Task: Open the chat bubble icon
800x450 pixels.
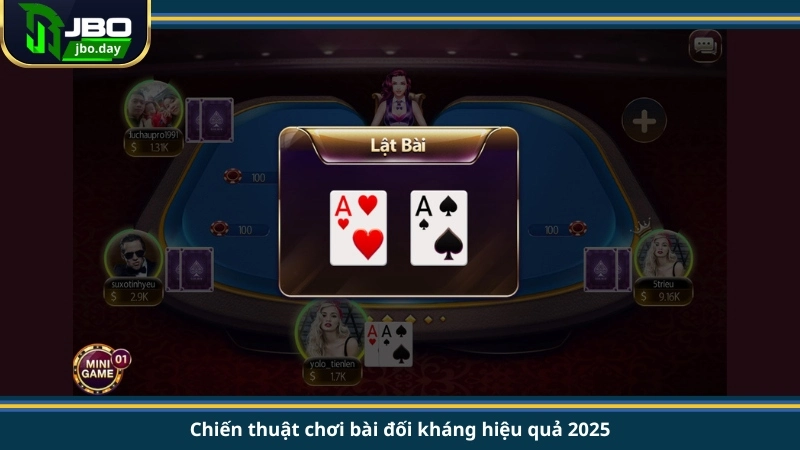Action: pyautogui.click(x=705, y=45)
